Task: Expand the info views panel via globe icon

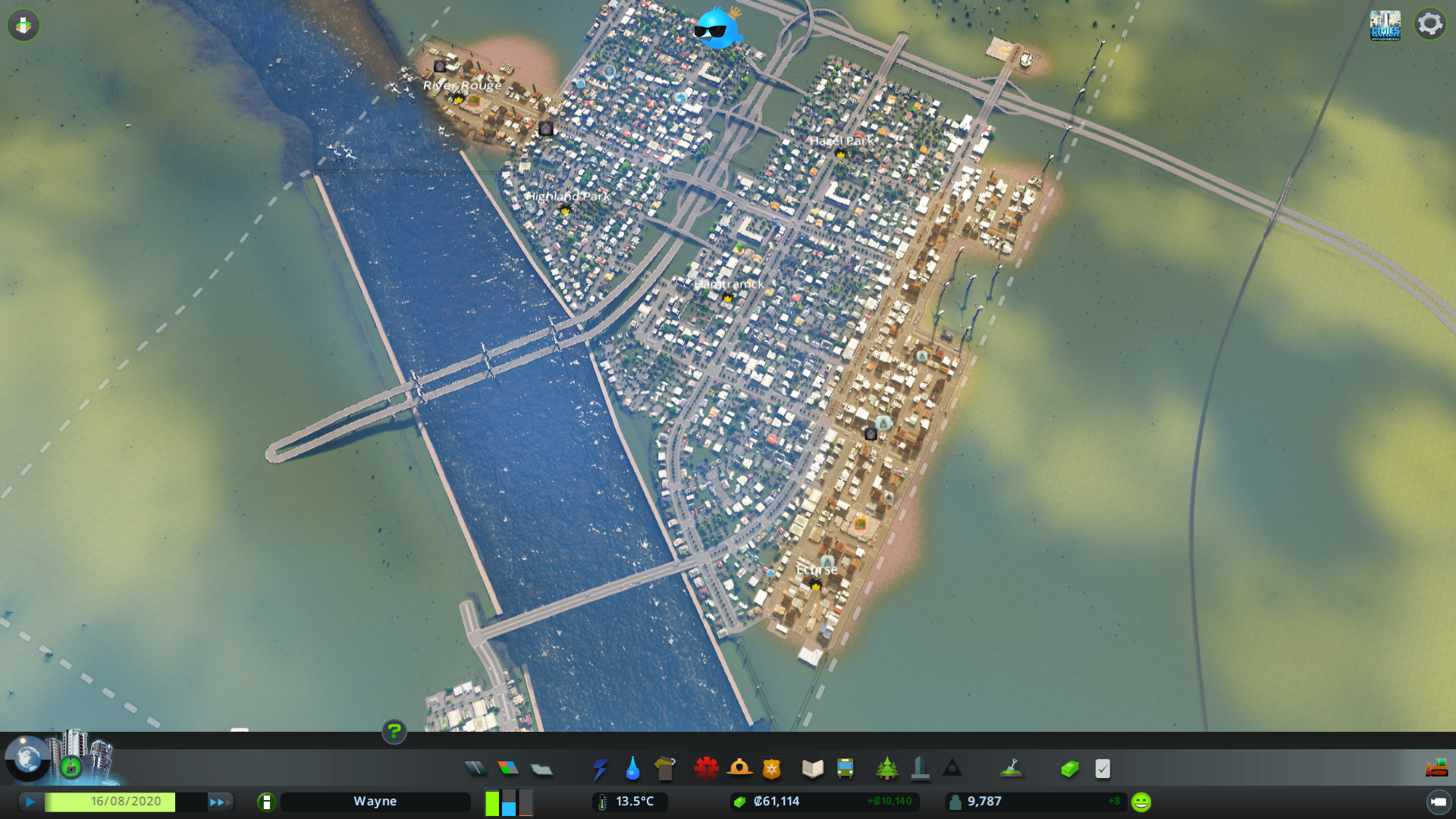Action: [x=27, y=756]
